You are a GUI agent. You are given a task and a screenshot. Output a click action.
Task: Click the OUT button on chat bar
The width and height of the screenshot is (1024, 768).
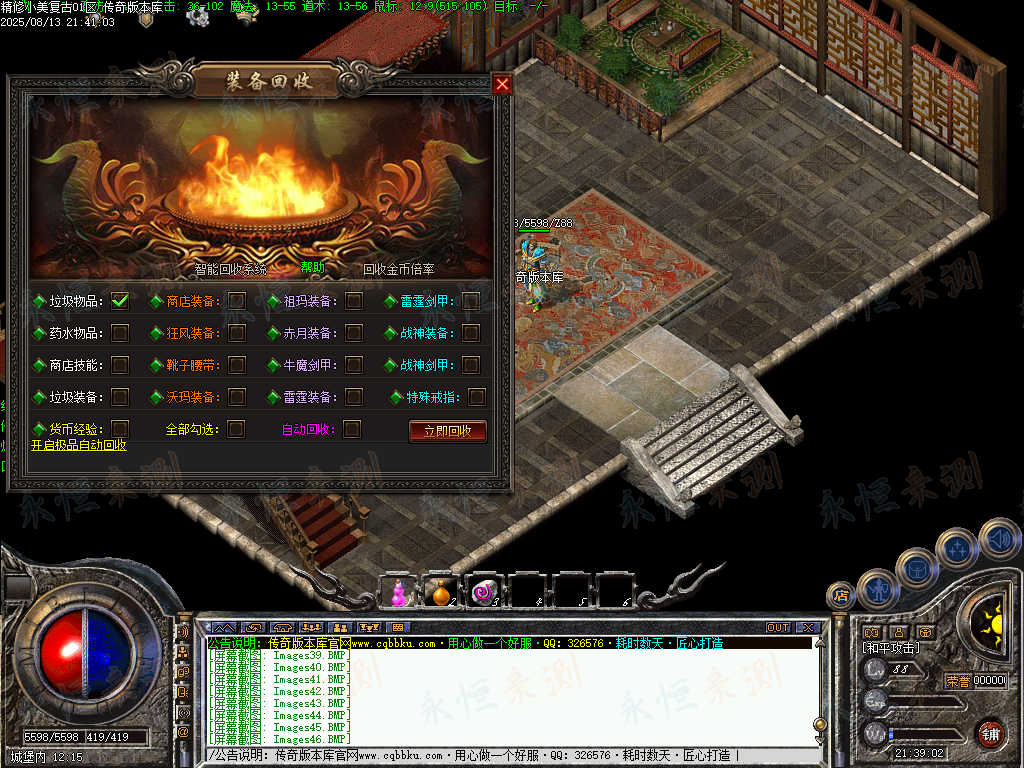778,628
